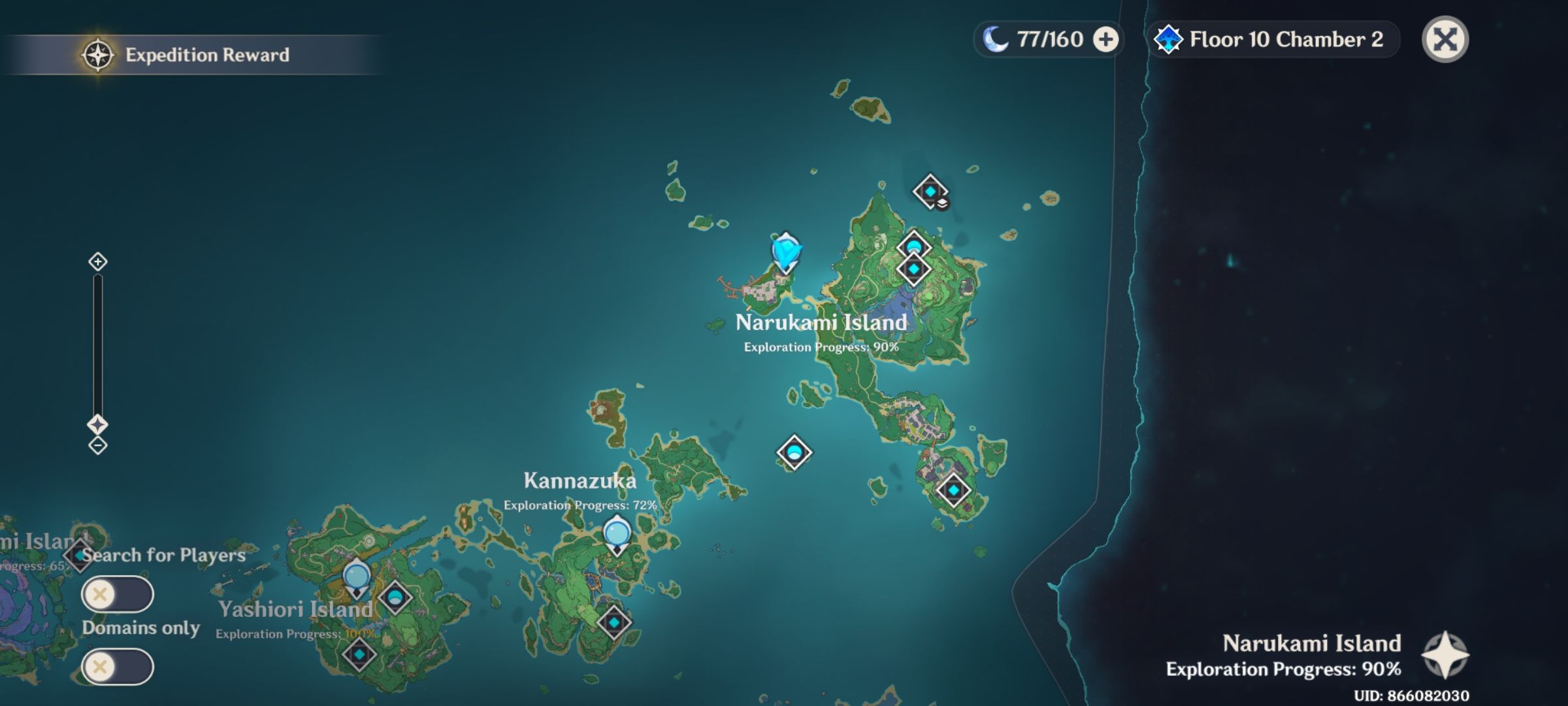Viewport: 1568px width, 706px height.
Task: Enable the Domains only toggle
Action: [x=116, y=667]
